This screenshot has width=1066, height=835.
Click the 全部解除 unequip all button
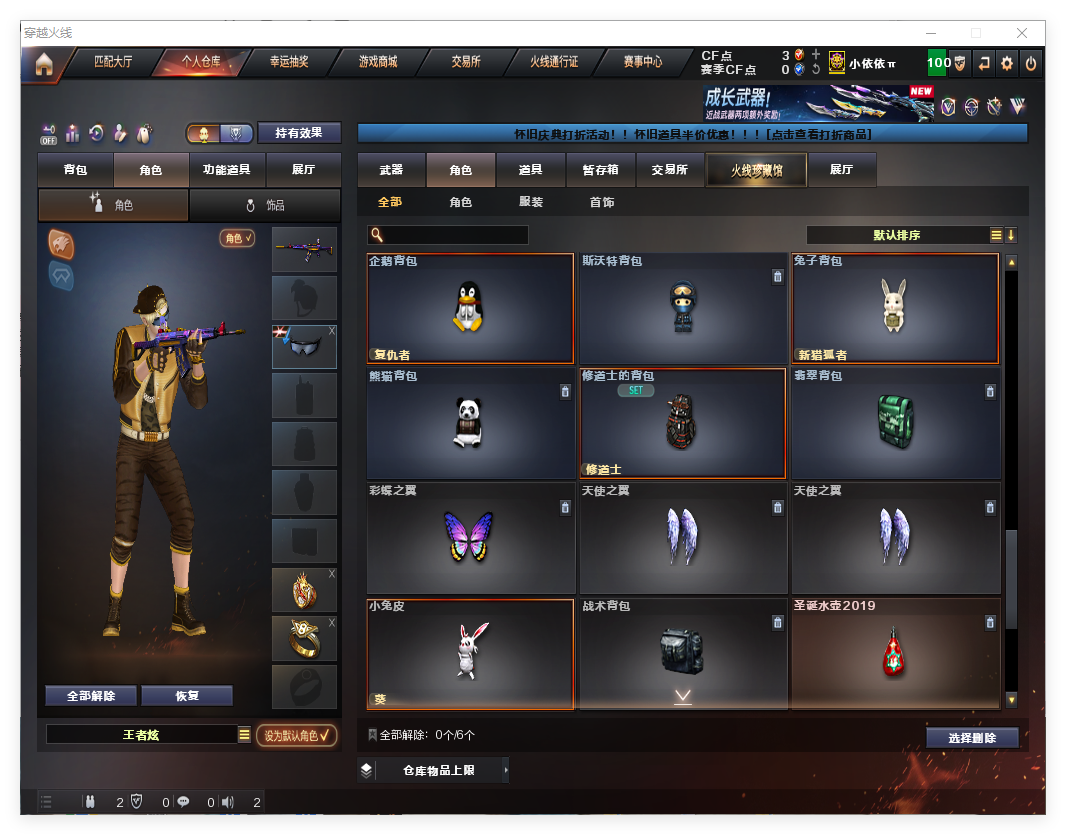[91, 696]
